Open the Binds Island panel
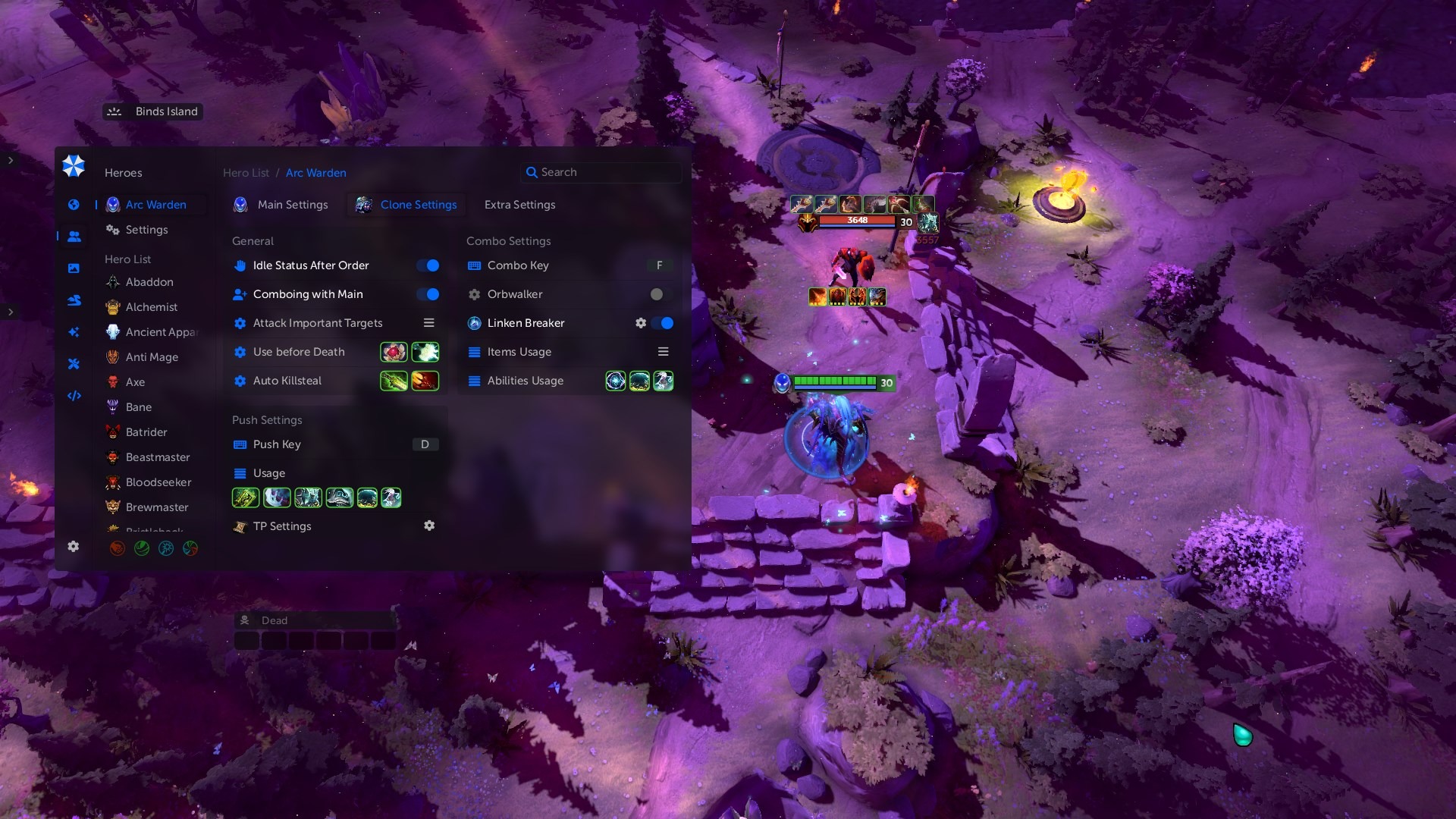This screenshot has width=1456, height=819. pyautogui.click(x=152, y=111)
